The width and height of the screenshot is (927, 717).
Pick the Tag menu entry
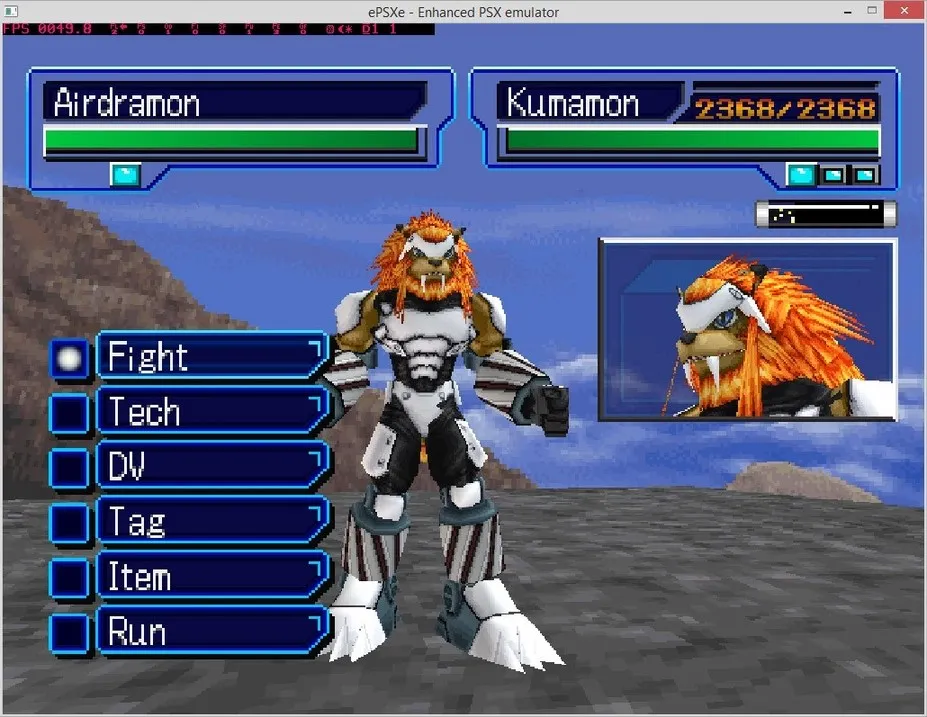[x=212, y=522]
